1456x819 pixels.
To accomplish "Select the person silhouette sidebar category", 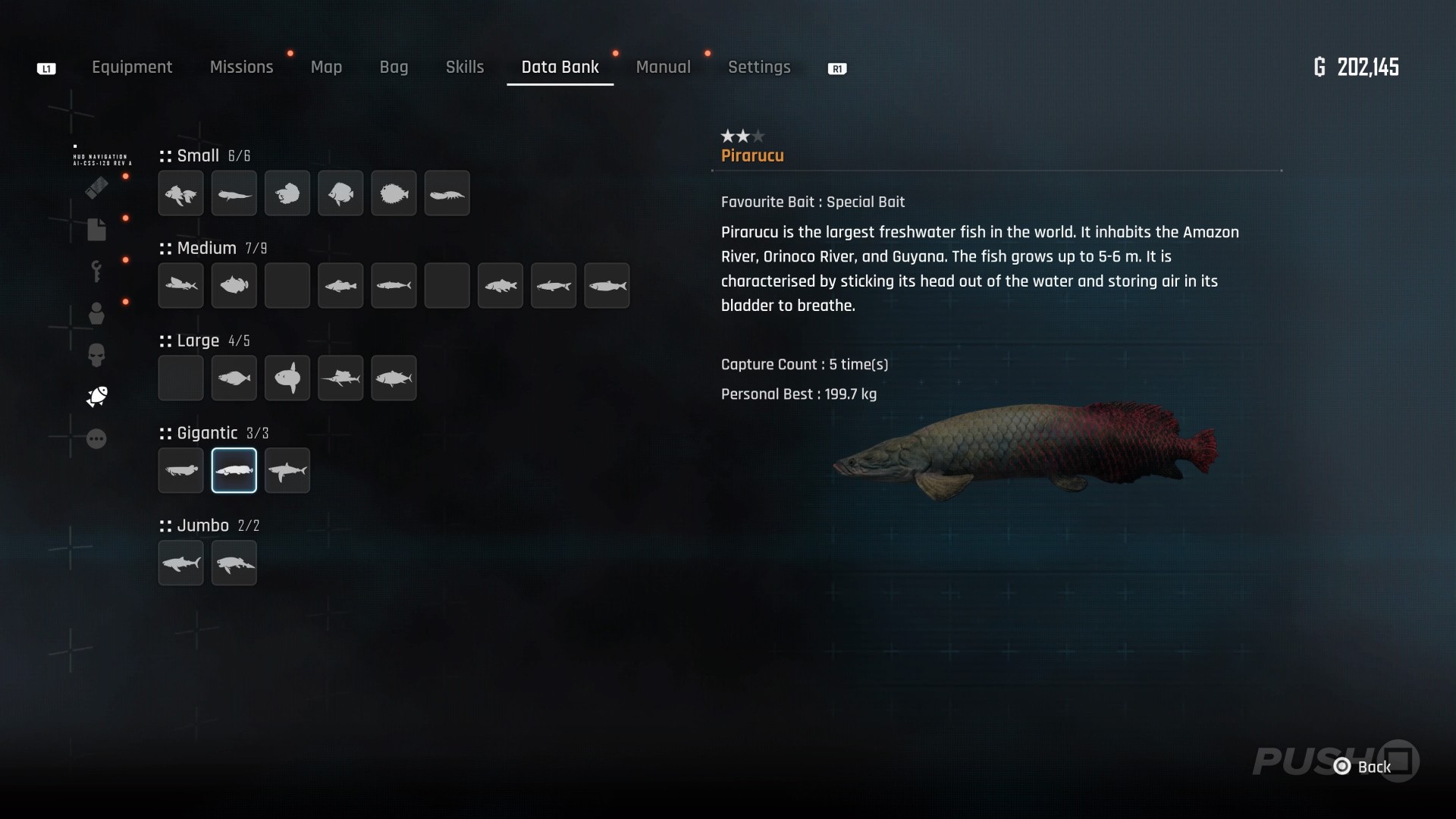I will [x=96, y=313].
